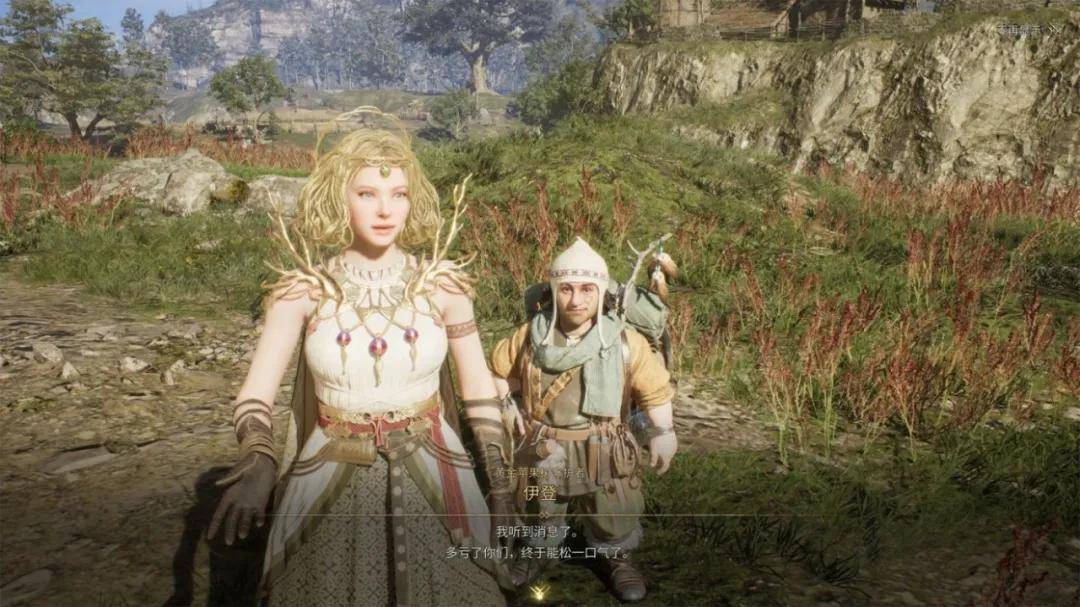The height and width of the screenshot is (607, 1080).
Task: Advance dialogue with the golden chevron arrow
Action: click(x=539, y=592)
